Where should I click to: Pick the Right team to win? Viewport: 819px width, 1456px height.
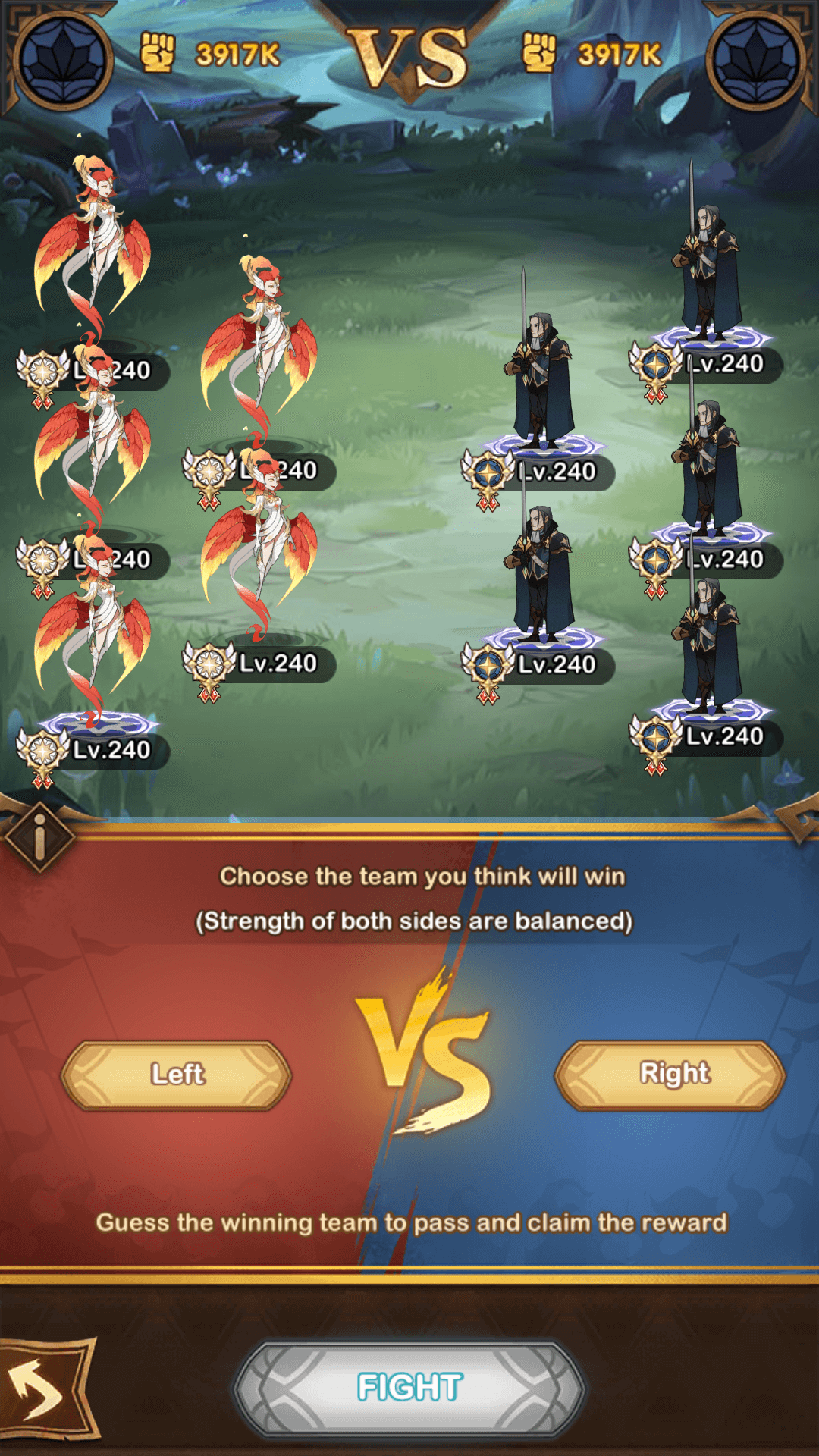click(x=670, y=1075)
